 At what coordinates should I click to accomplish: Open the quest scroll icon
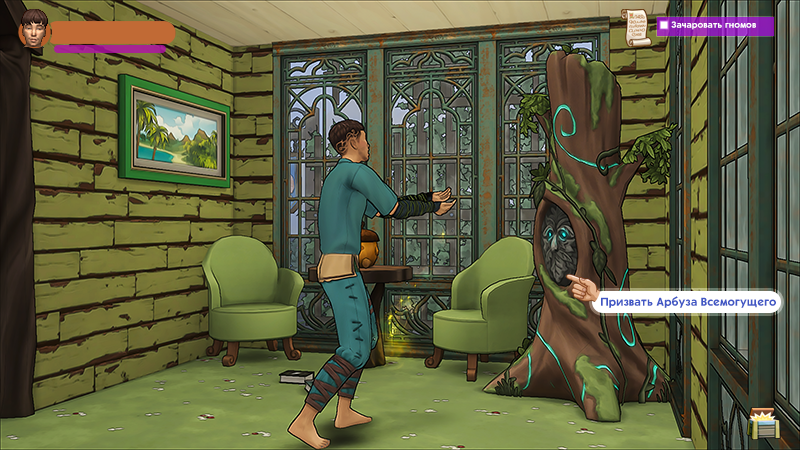[635, 27]
